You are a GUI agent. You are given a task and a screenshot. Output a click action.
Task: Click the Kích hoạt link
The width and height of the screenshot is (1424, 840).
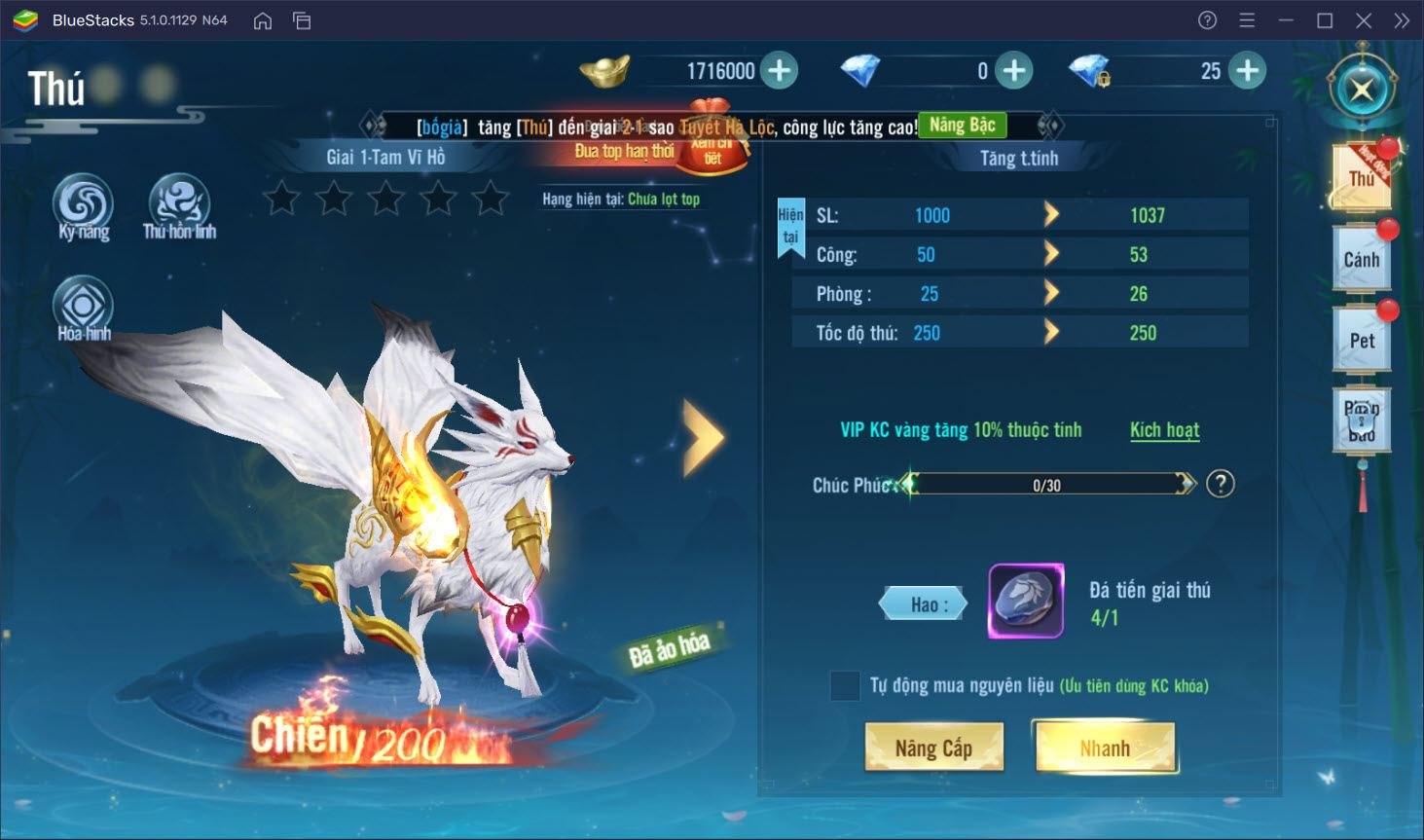pos(1164,429)
